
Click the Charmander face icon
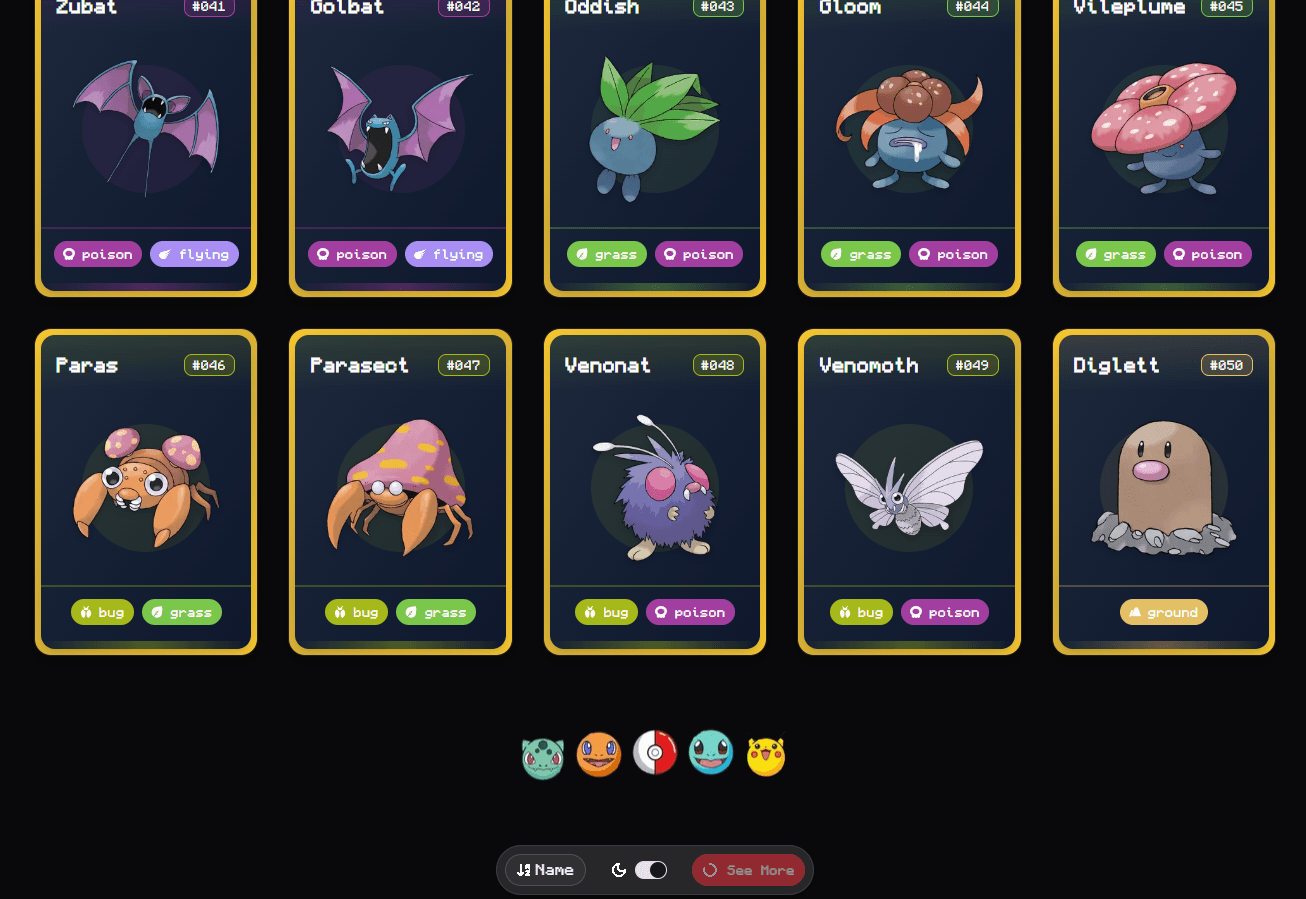tap(599, 753)
